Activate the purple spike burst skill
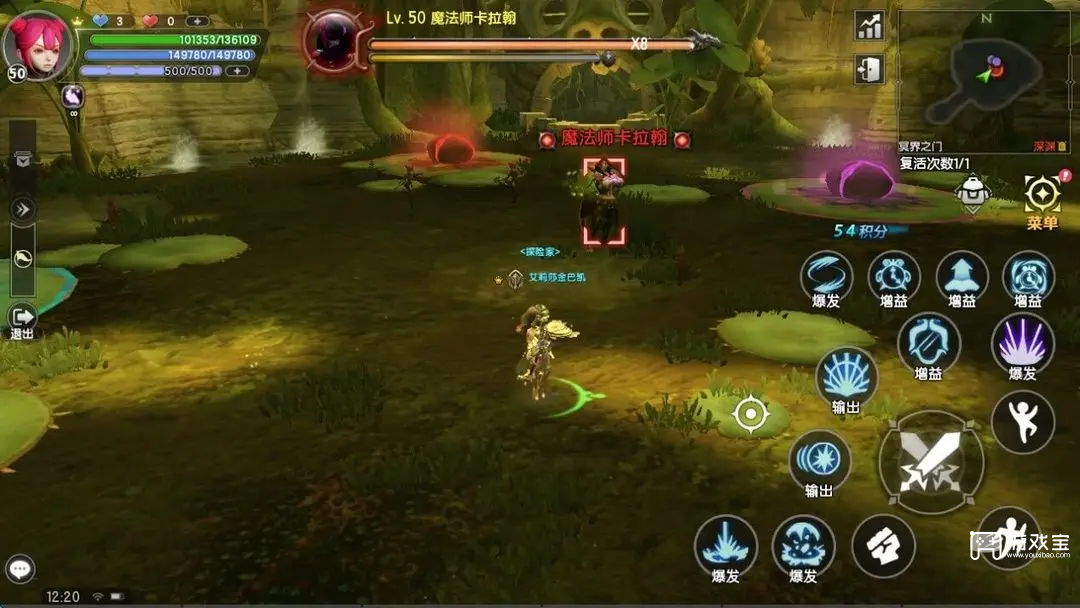Viewport: 1080px width, 608px height. 1022,341
